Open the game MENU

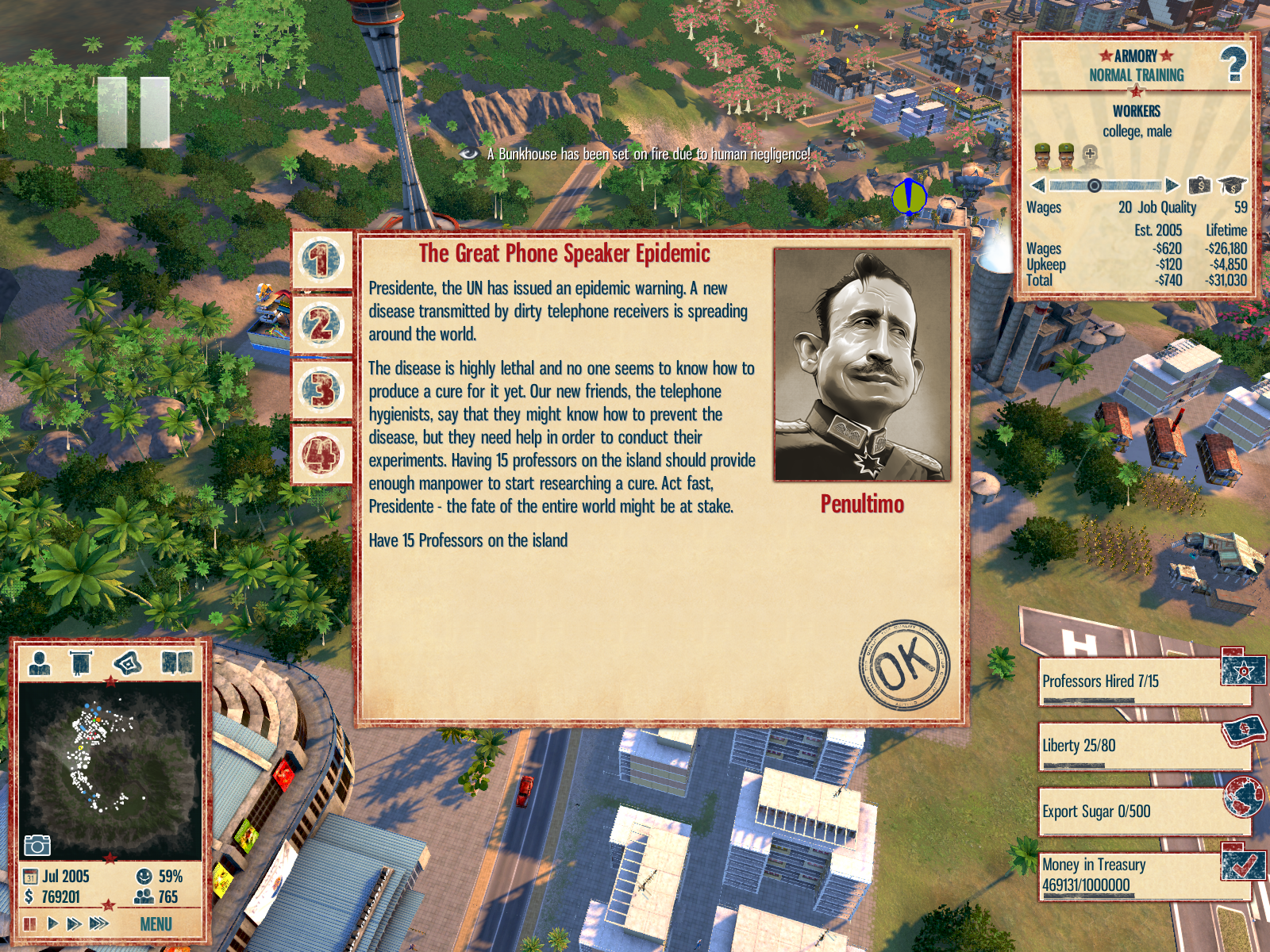point(156,924)
